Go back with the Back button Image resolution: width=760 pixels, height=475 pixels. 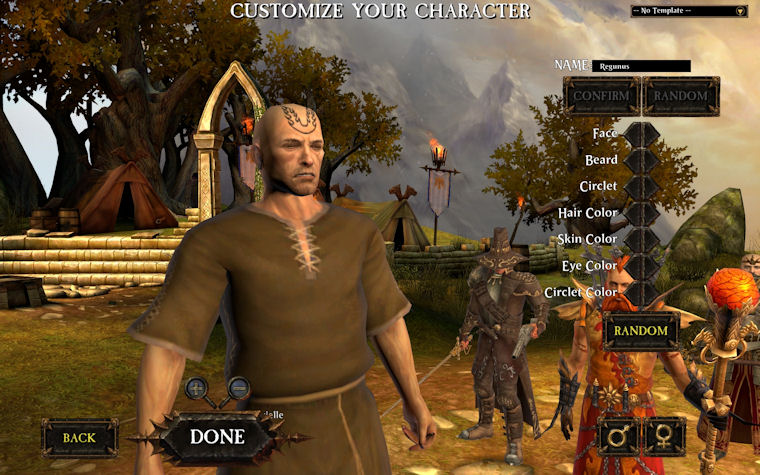point(79,437)
